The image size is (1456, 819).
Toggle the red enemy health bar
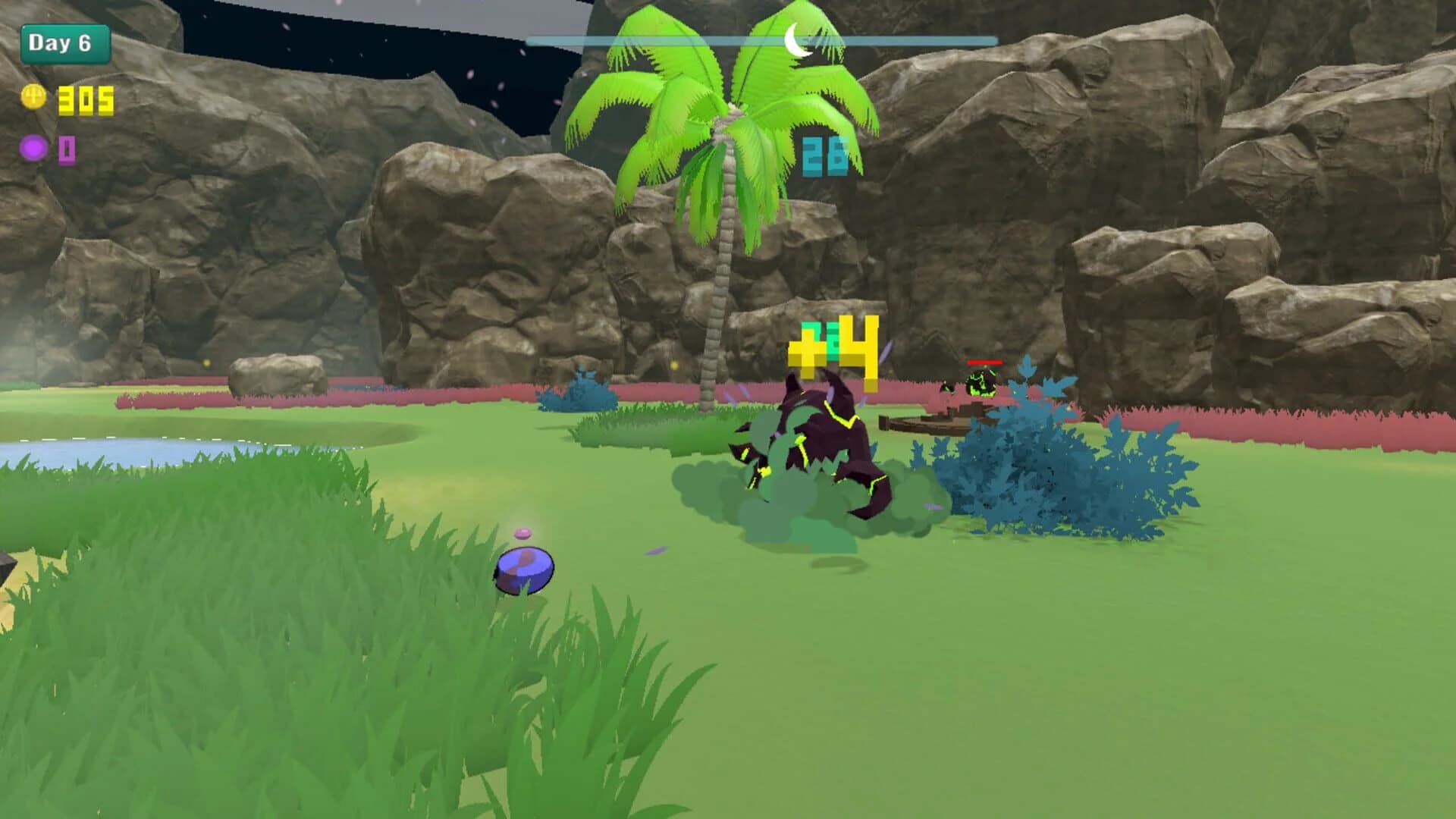click(984, 363)
